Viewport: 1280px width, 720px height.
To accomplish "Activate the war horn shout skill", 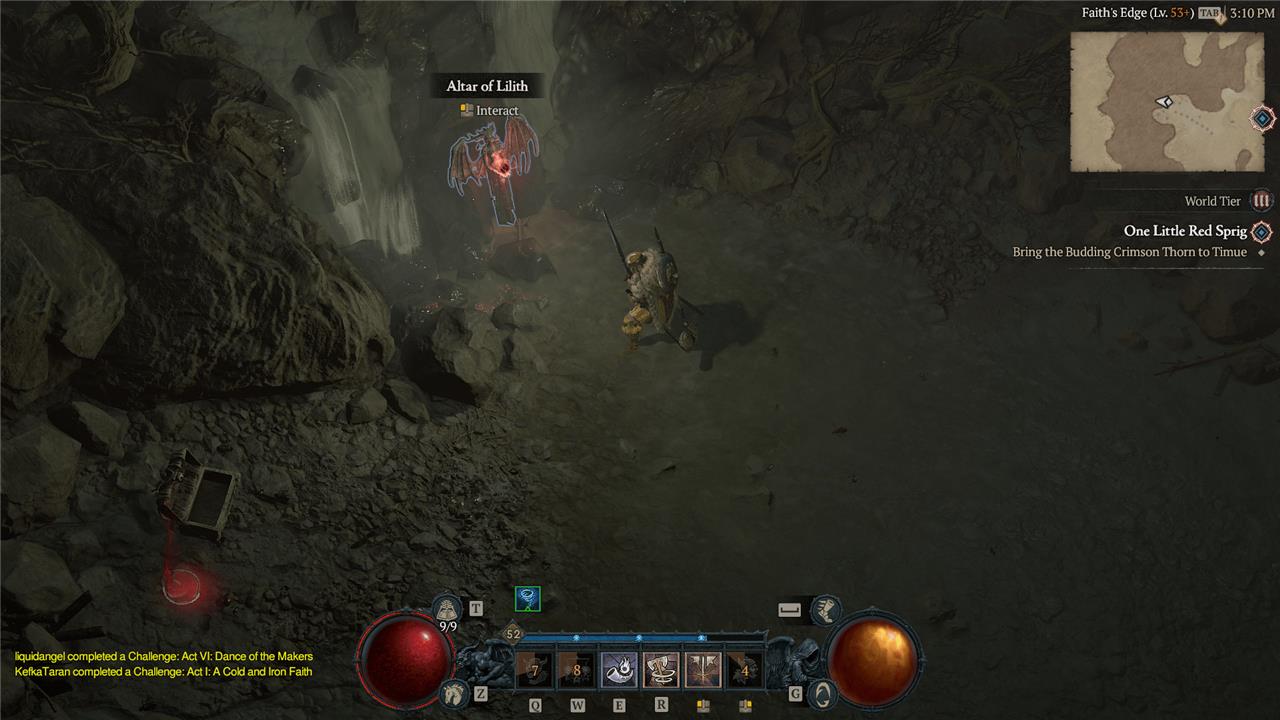I will pos(619,670).
